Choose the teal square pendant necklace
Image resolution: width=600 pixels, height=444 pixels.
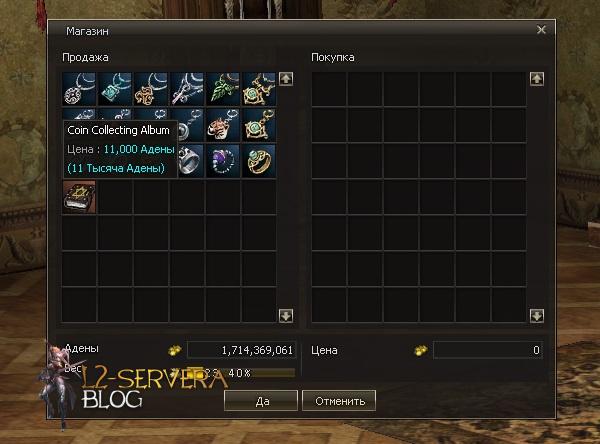(115, 89)
